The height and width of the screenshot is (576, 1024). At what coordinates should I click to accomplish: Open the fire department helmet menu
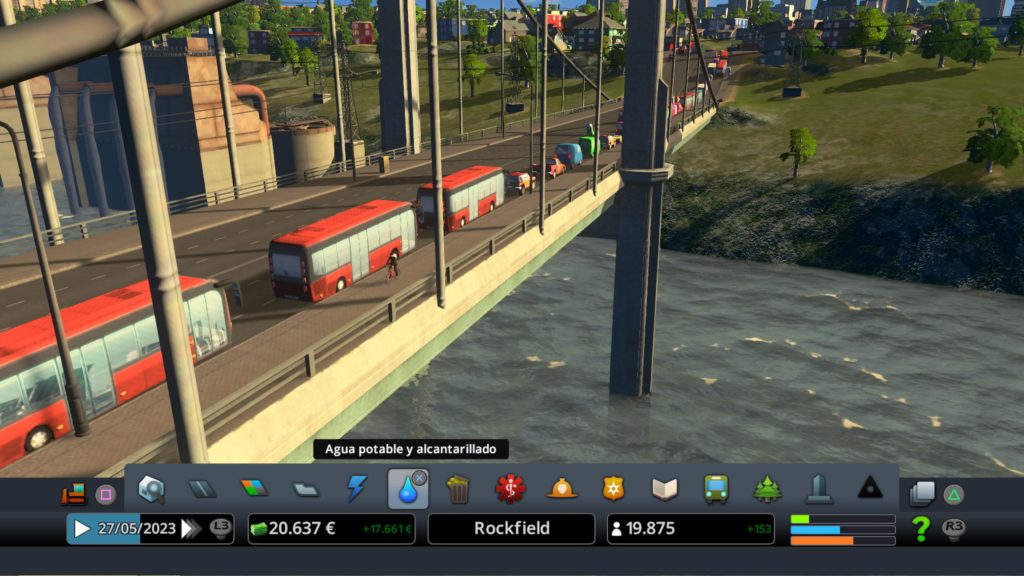pyautogui.click(x=562, y=489)
